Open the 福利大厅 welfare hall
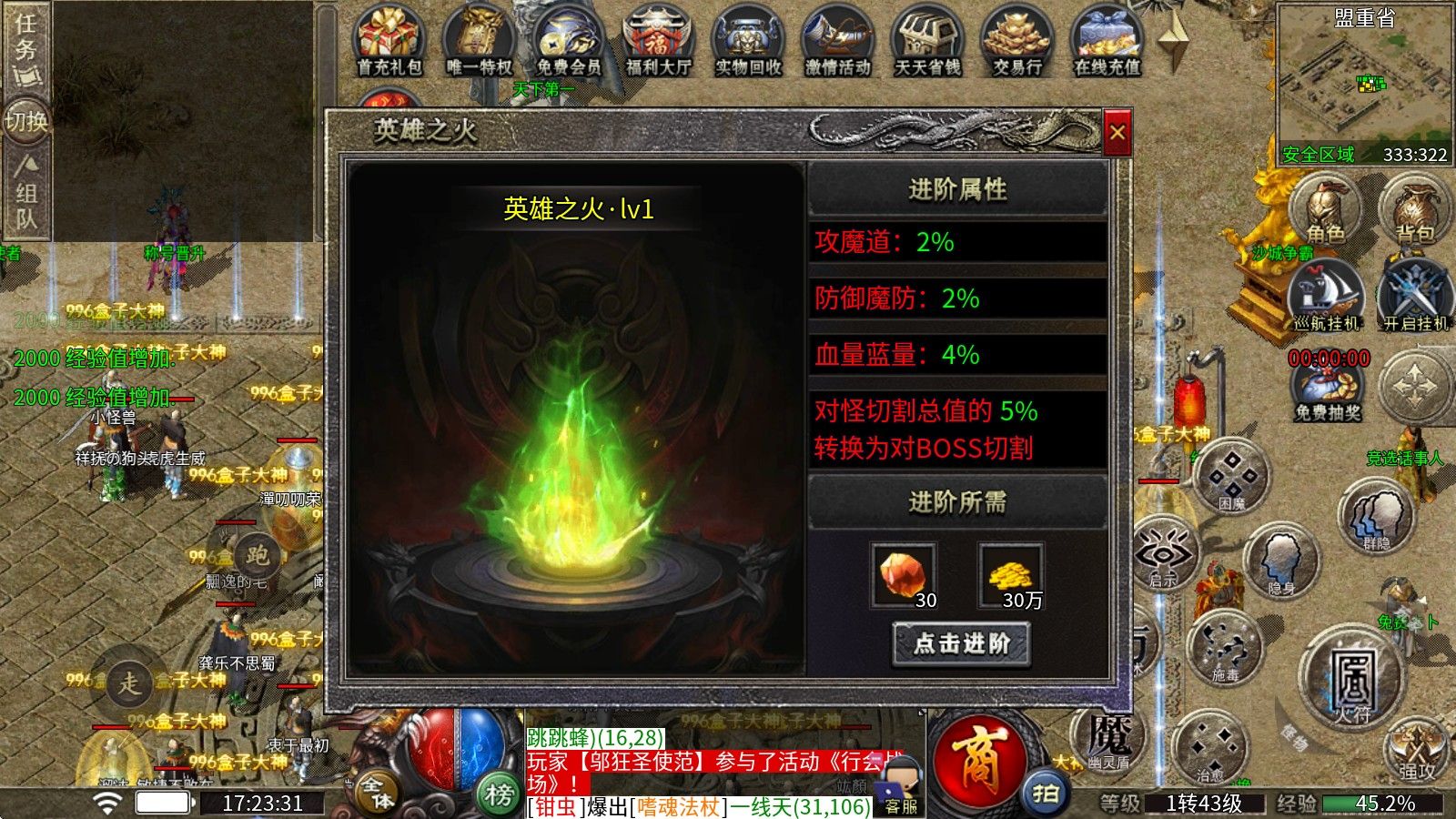 pos(657,36)
